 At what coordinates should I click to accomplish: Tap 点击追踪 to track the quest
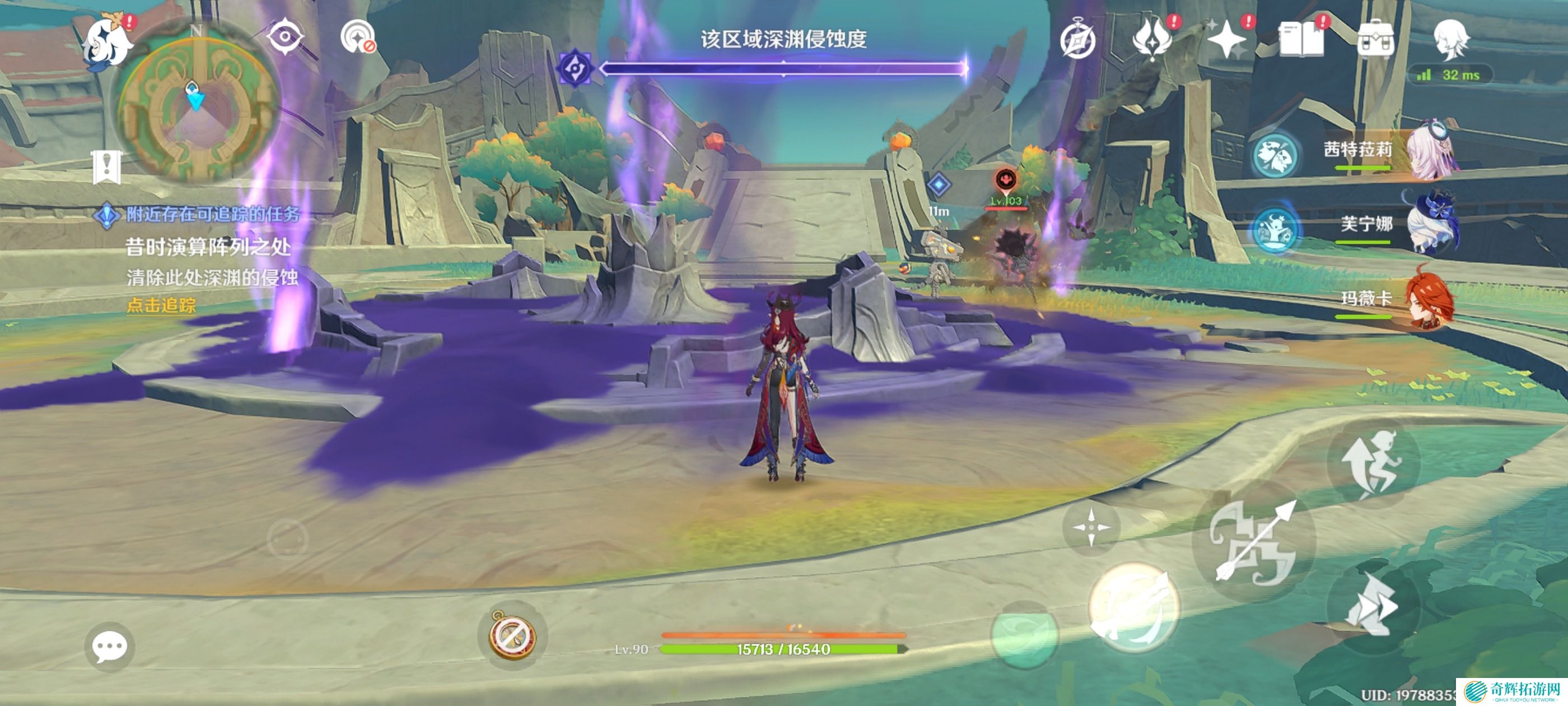pyautogui.click(x=161, y=305)
